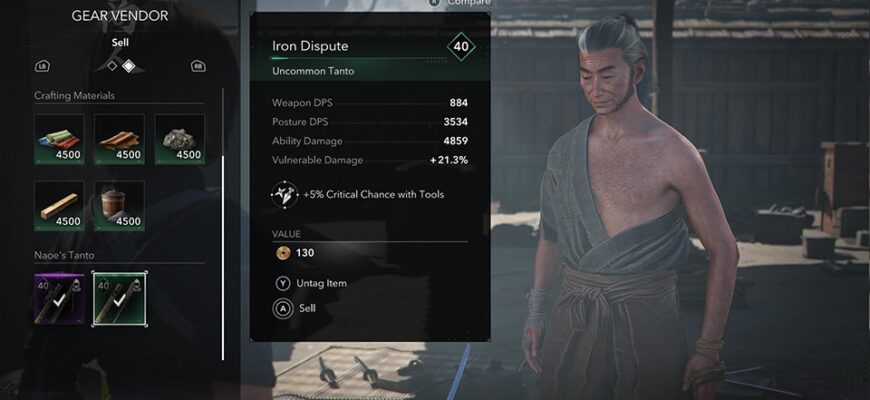Select the highlighted Iron Dispute tanto slot
Viewport: 870px width, 400px height.
pos(120,299)
